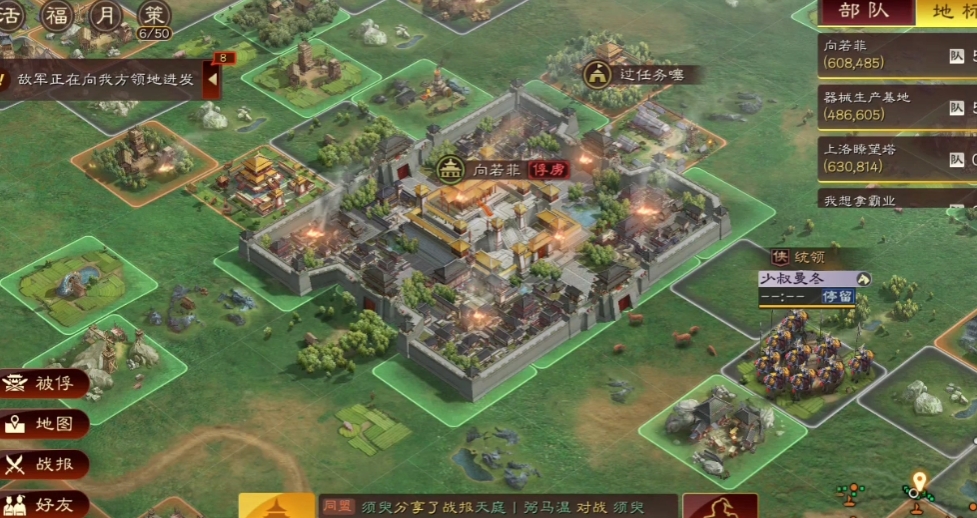
Task: Collapse the enemy alert banner arrow
Action: (212, 79)
